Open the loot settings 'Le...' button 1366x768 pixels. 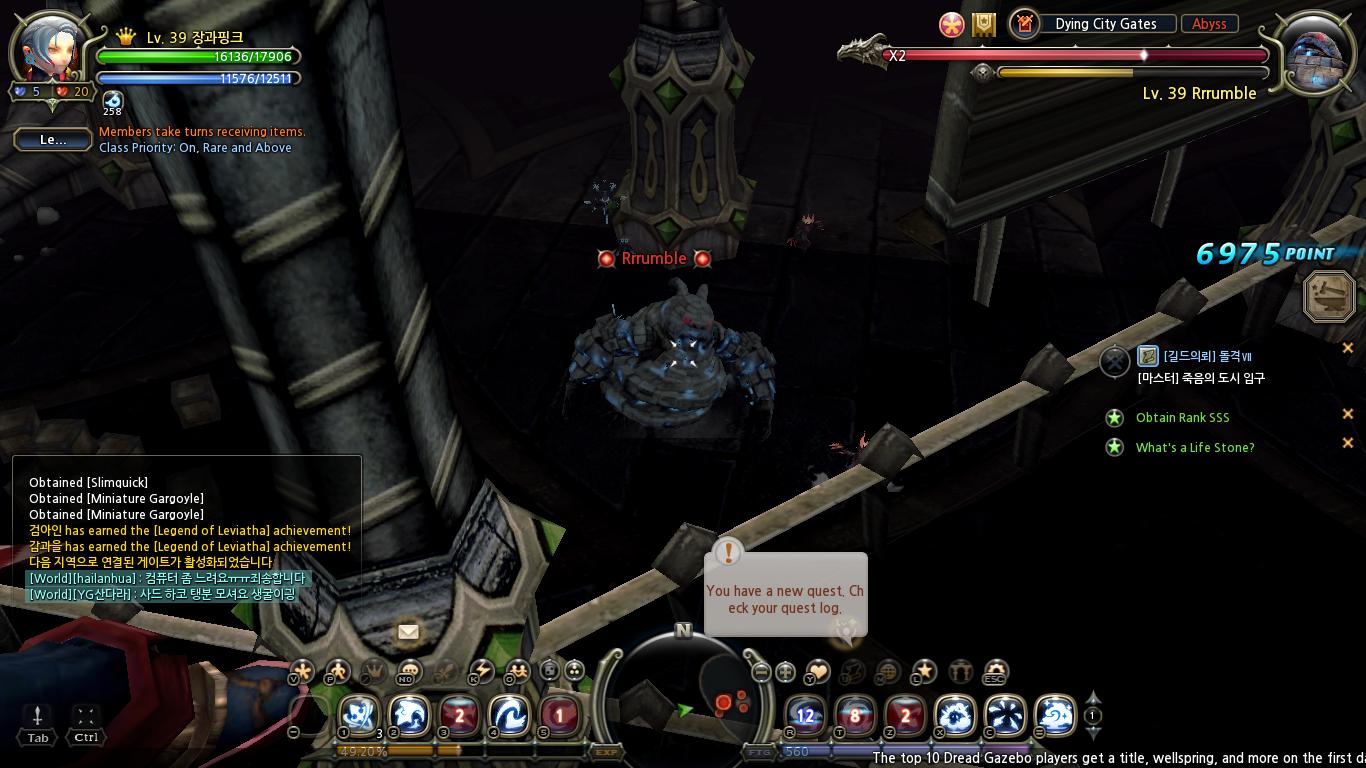tap(53, 140)
